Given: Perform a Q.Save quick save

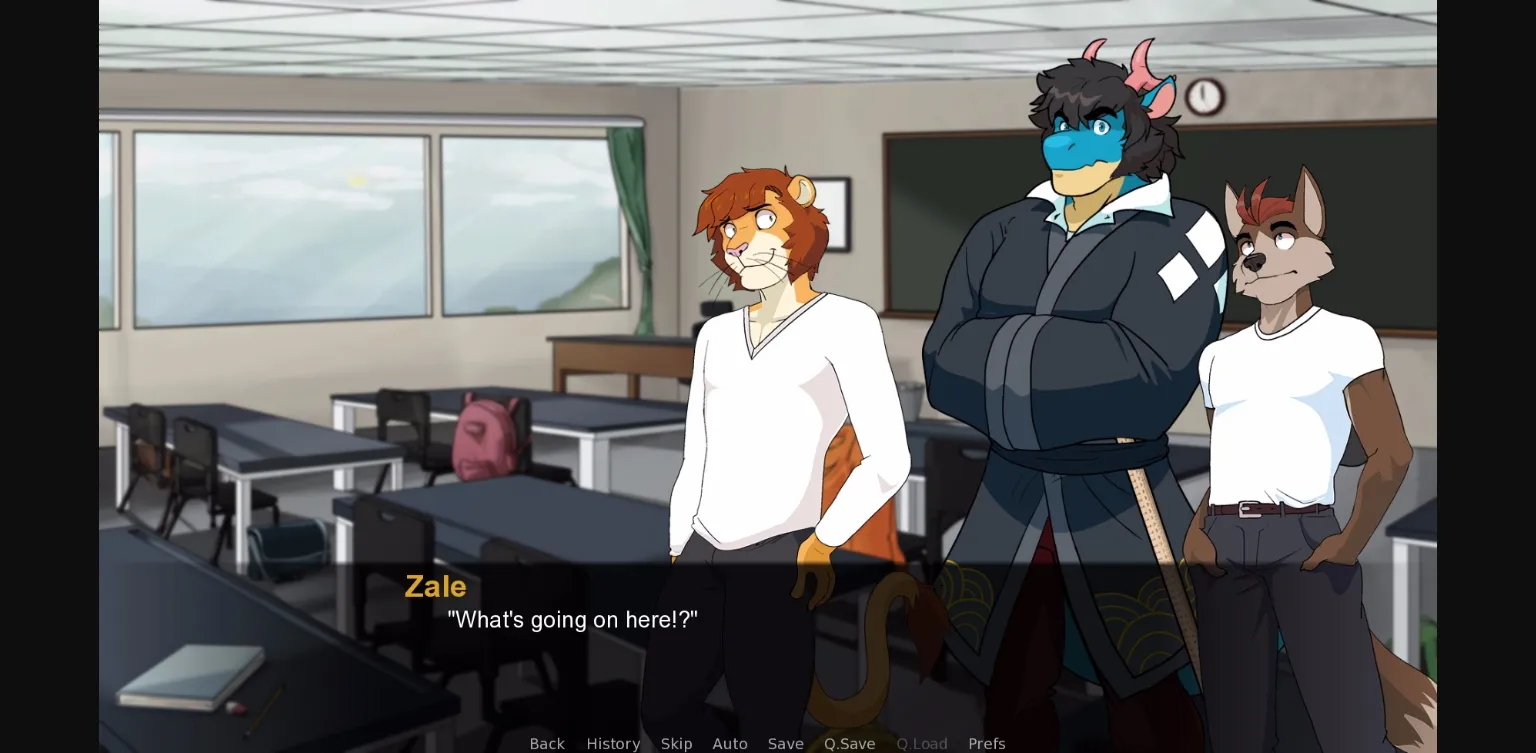Looking at the screenshot, I should (849, 743).
